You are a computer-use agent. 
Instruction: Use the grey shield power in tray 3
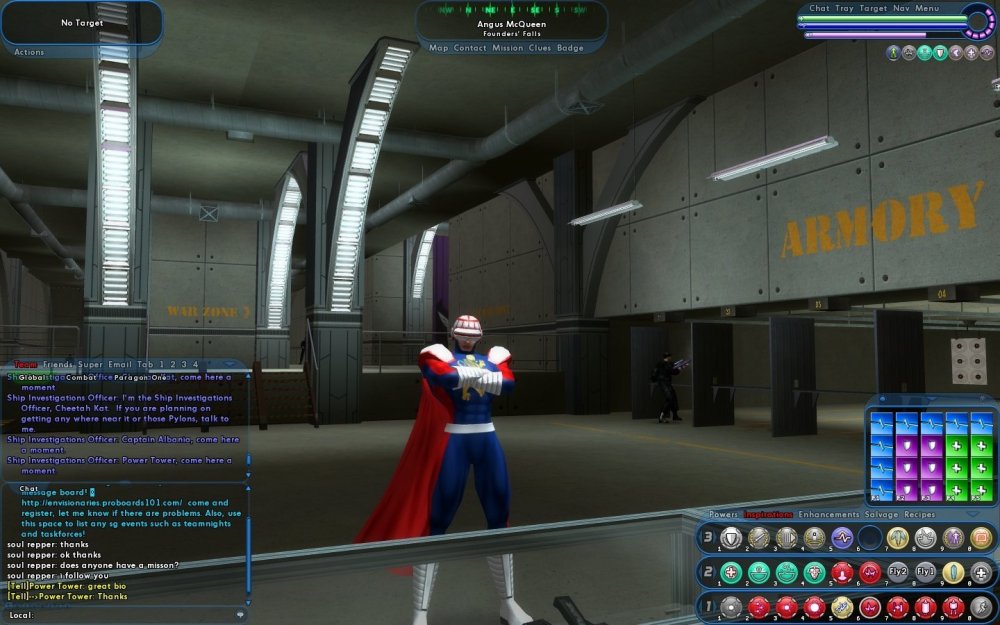click(731, 538)
